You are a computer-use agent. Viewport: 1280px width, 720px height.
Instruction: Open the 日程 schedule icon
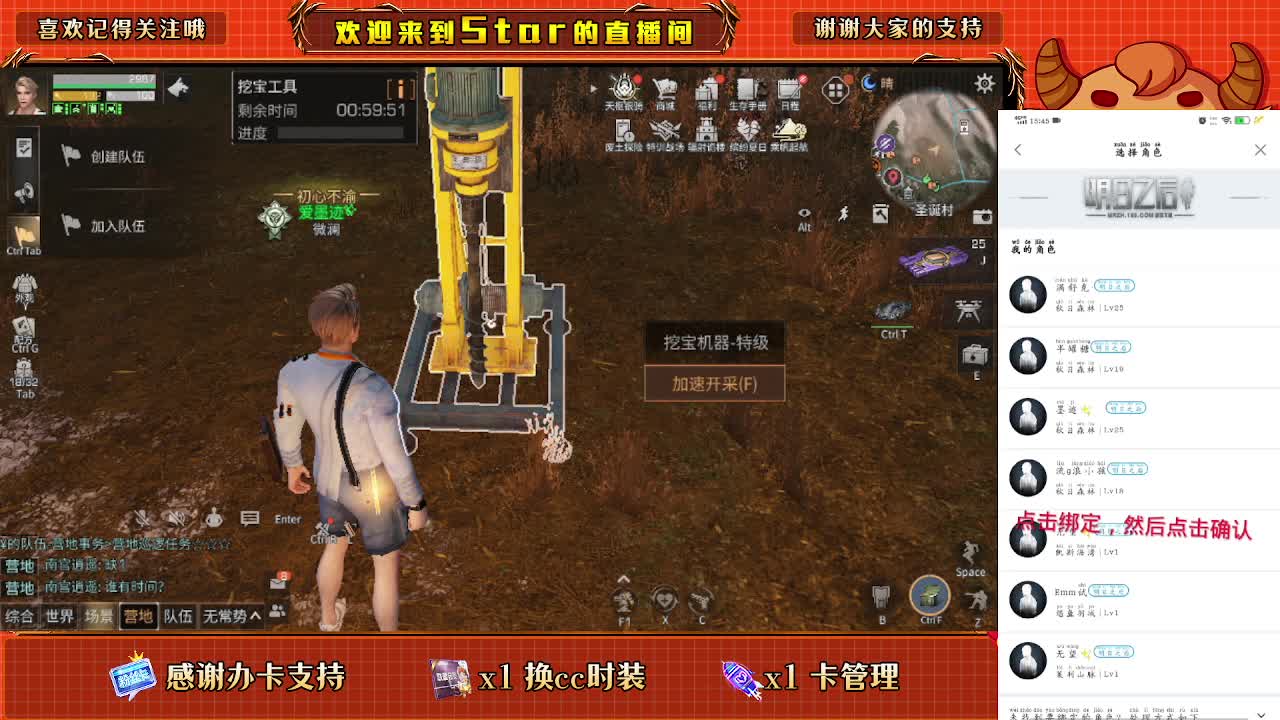[x=788, y=90]
